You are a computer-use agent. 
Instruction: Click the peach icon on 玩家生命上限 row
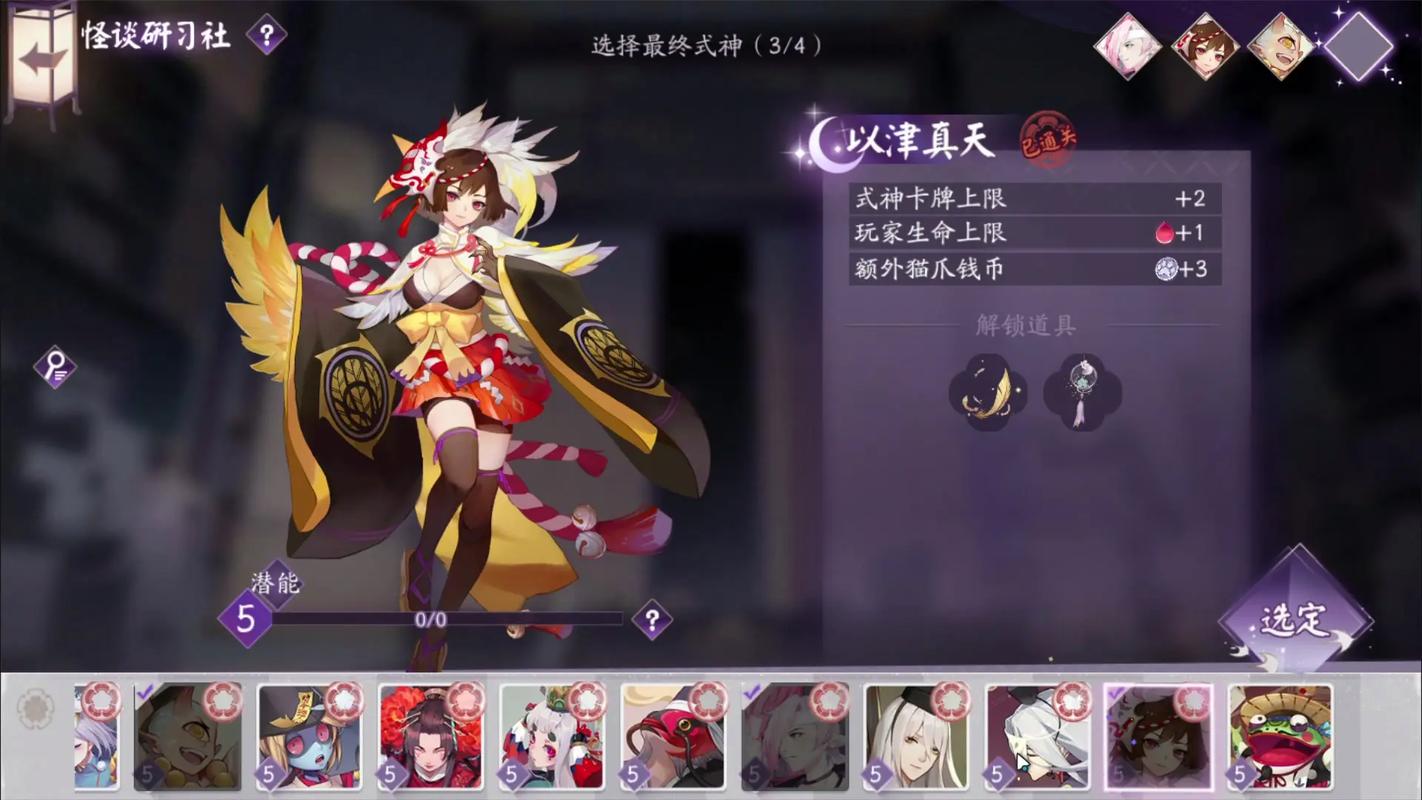1167,233
